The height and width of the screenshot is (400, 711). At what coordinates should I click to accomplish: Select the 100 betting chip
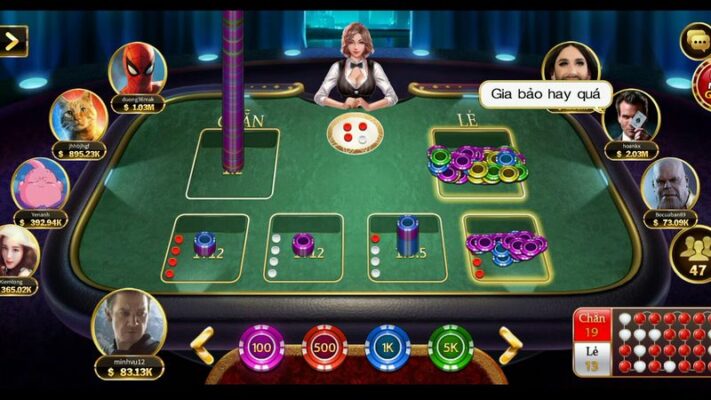(262, 348)
